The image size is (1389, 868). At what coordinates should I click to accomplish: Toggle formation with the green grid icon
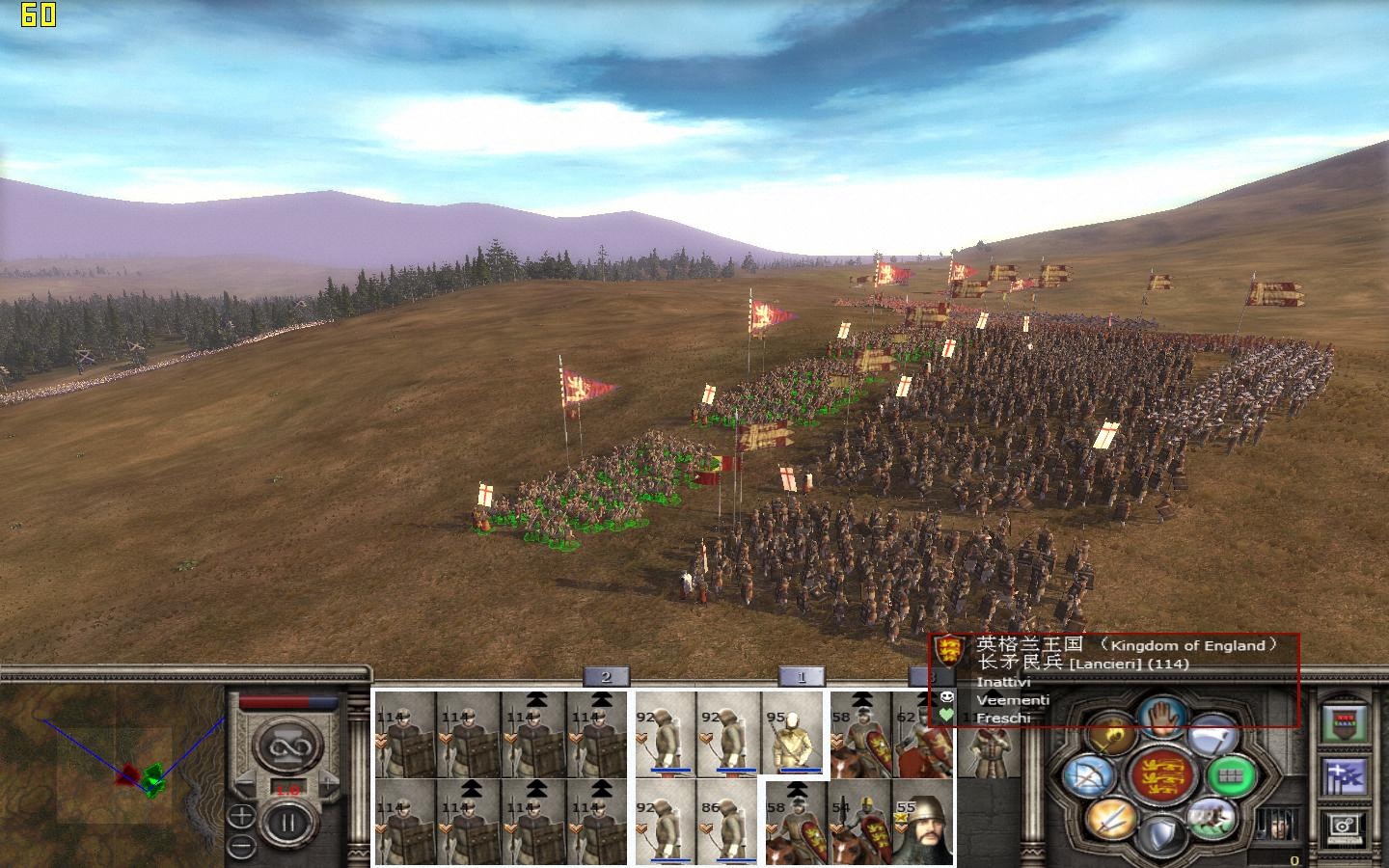1232,775
